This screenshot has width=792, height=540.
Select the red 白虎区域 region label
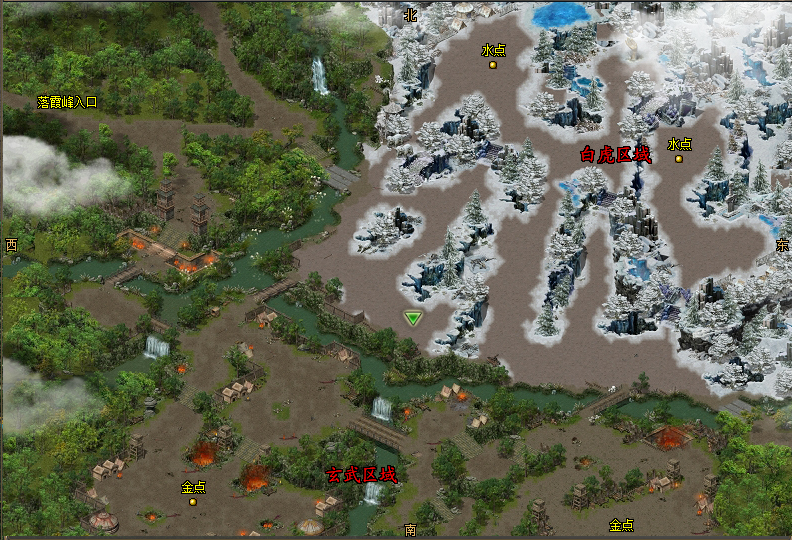tap(615, 155)
